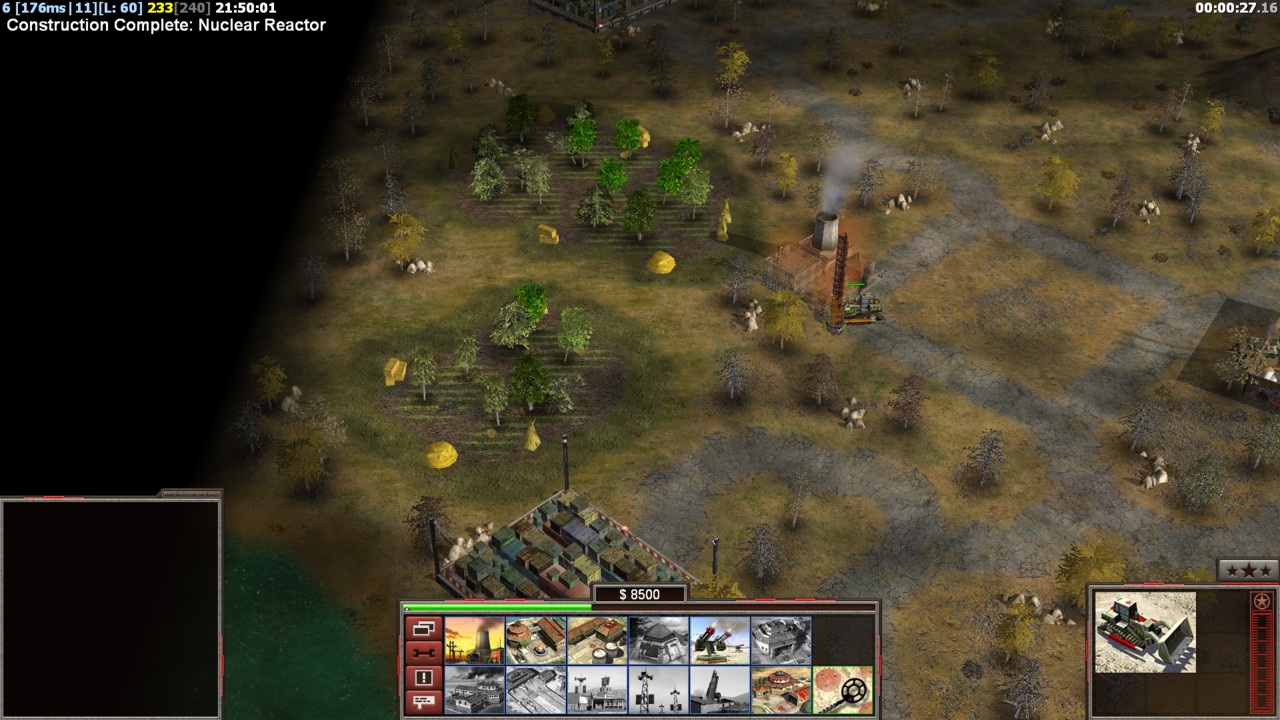
Task: Choose the greyed-out Speaker Tower icon
Action: pos(658,690)
